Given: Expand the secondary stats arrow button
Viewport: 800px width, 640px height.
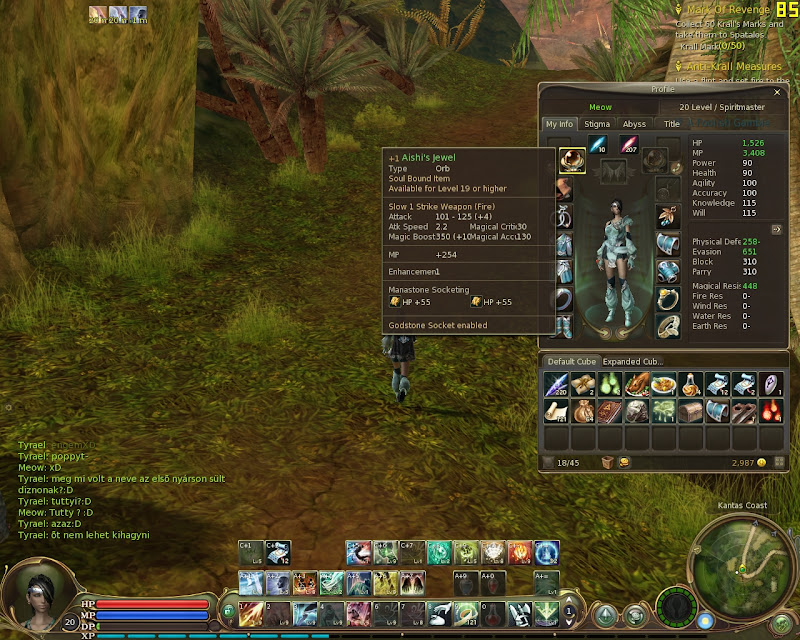Looking at the screenshot, I should coord(775,229).
